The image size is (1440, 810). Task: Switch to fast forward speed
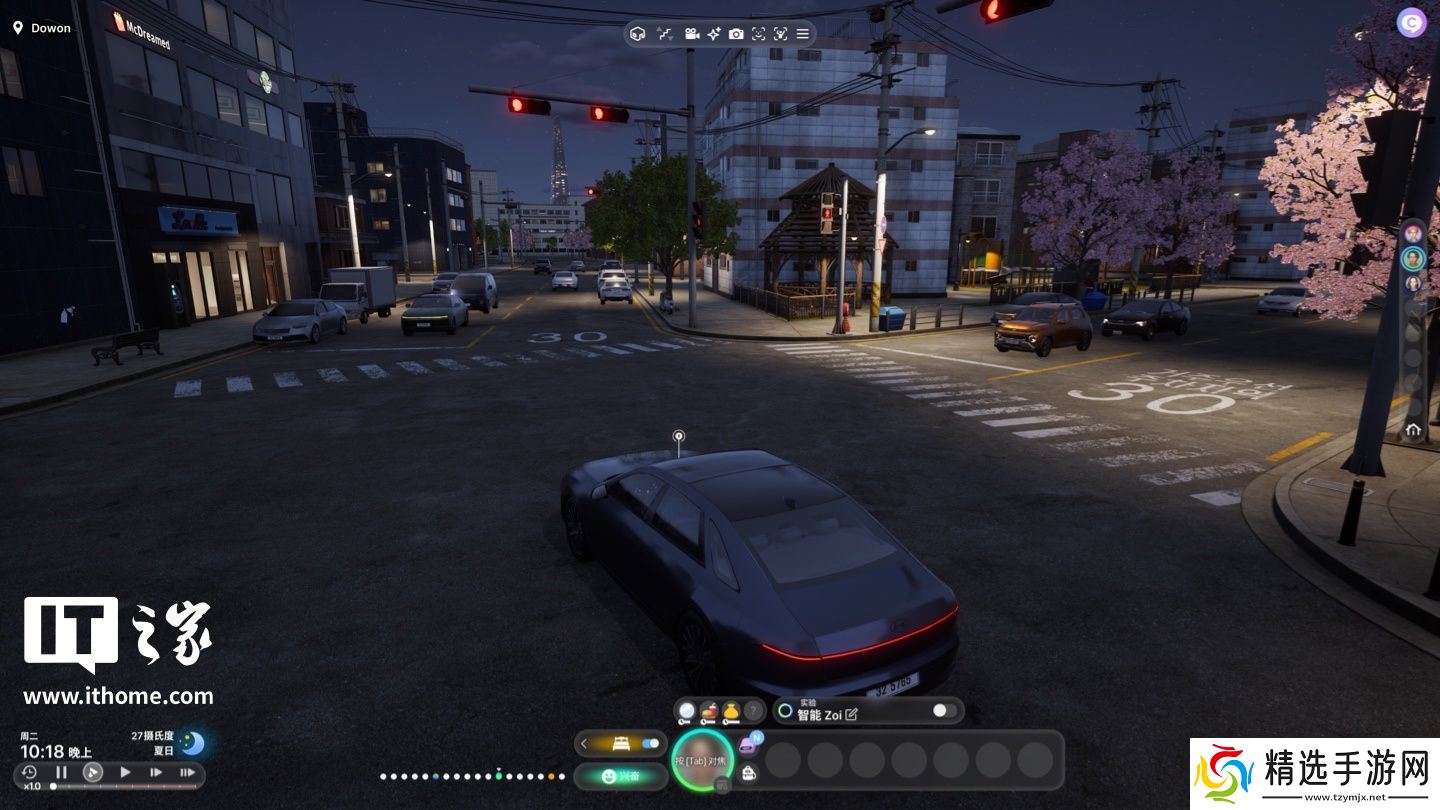[156, 772]
